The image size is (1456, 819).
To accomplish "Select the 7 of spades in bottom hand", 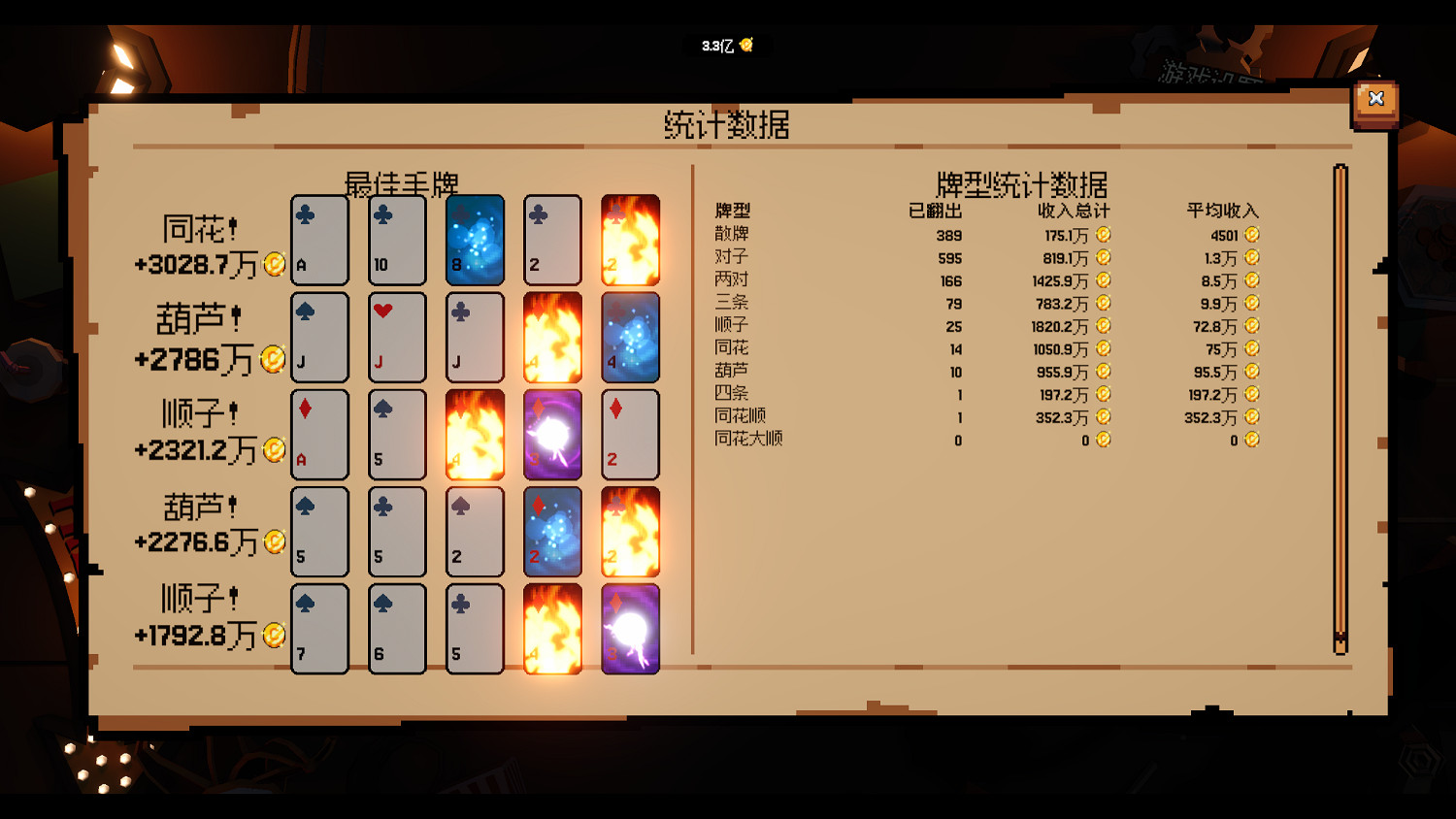I will 319,629.
